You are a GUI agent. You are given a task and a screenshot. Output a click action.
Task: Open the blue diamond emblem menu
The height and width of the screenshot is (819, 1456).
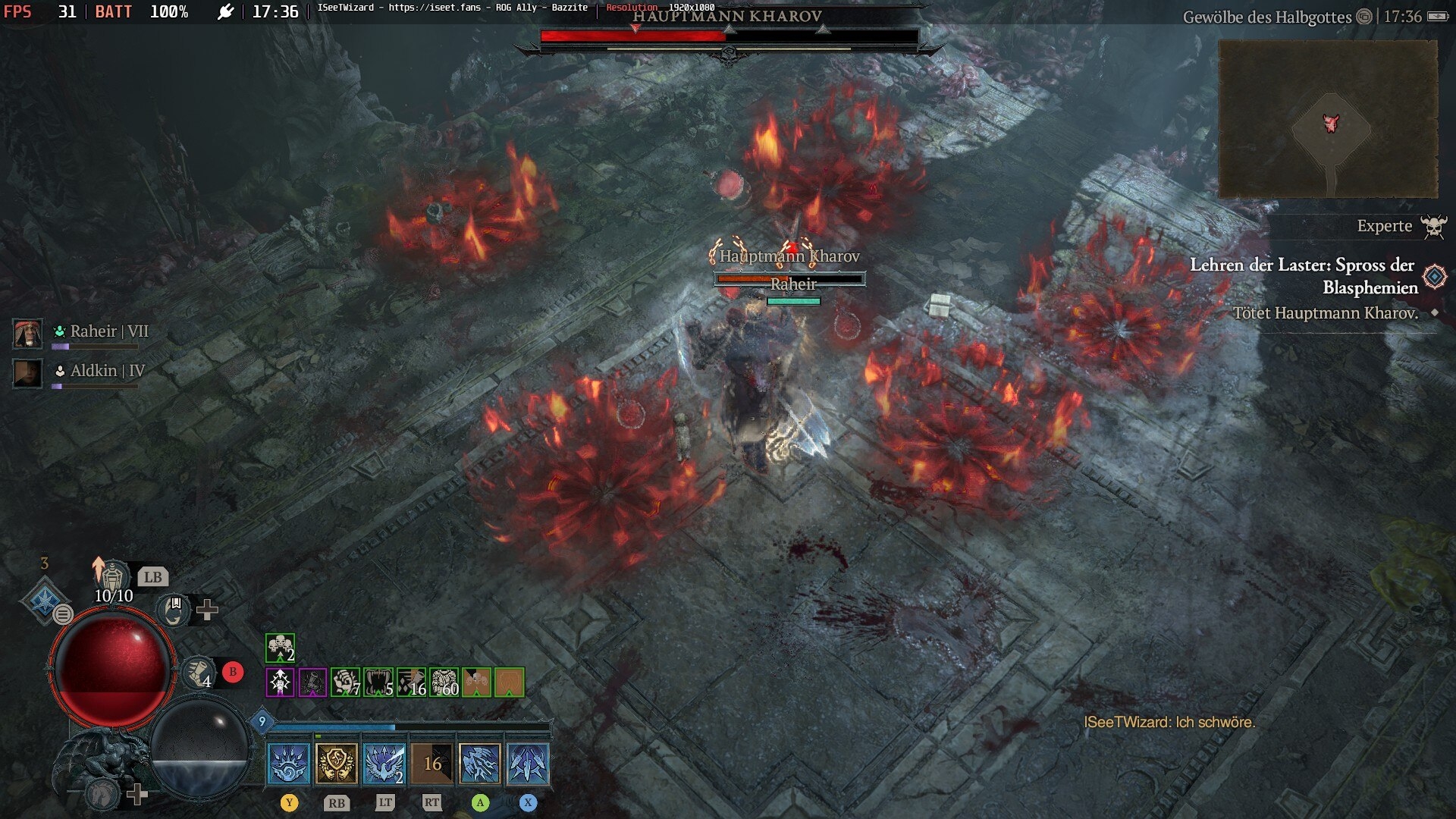click(x=44, y=601)
